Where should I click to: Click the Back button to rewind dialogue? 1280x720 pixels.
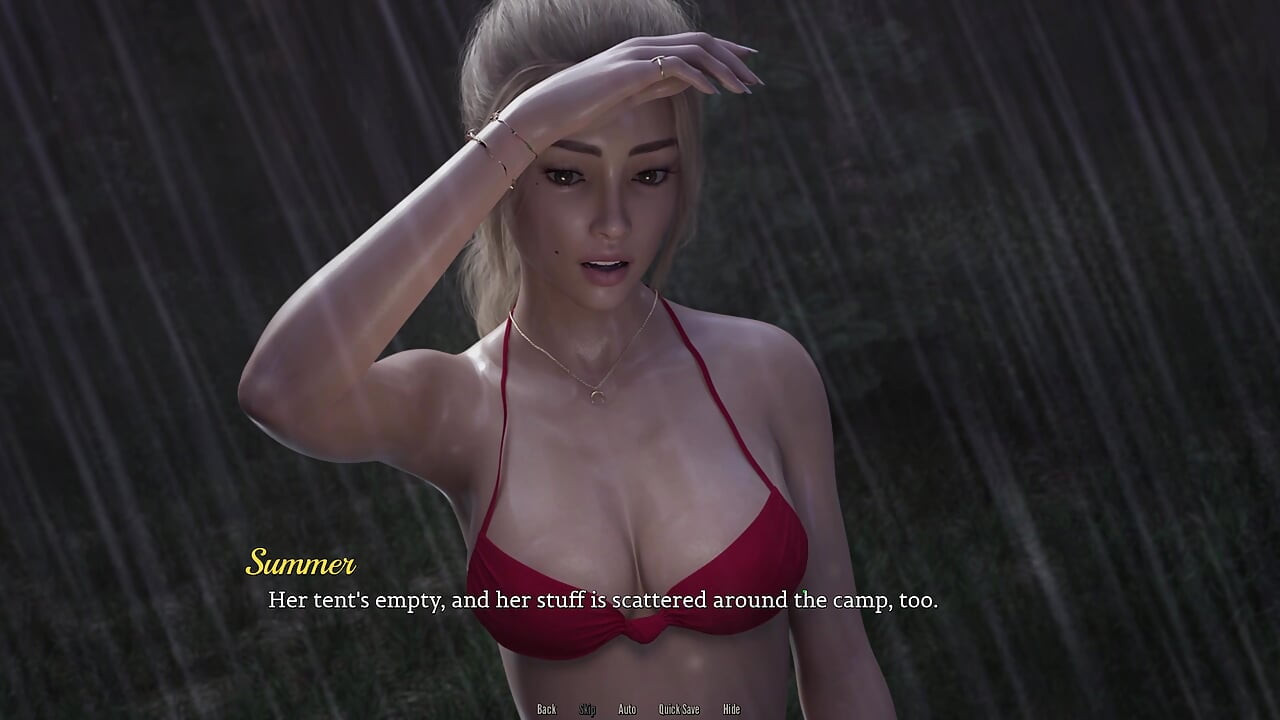[547, 709]
